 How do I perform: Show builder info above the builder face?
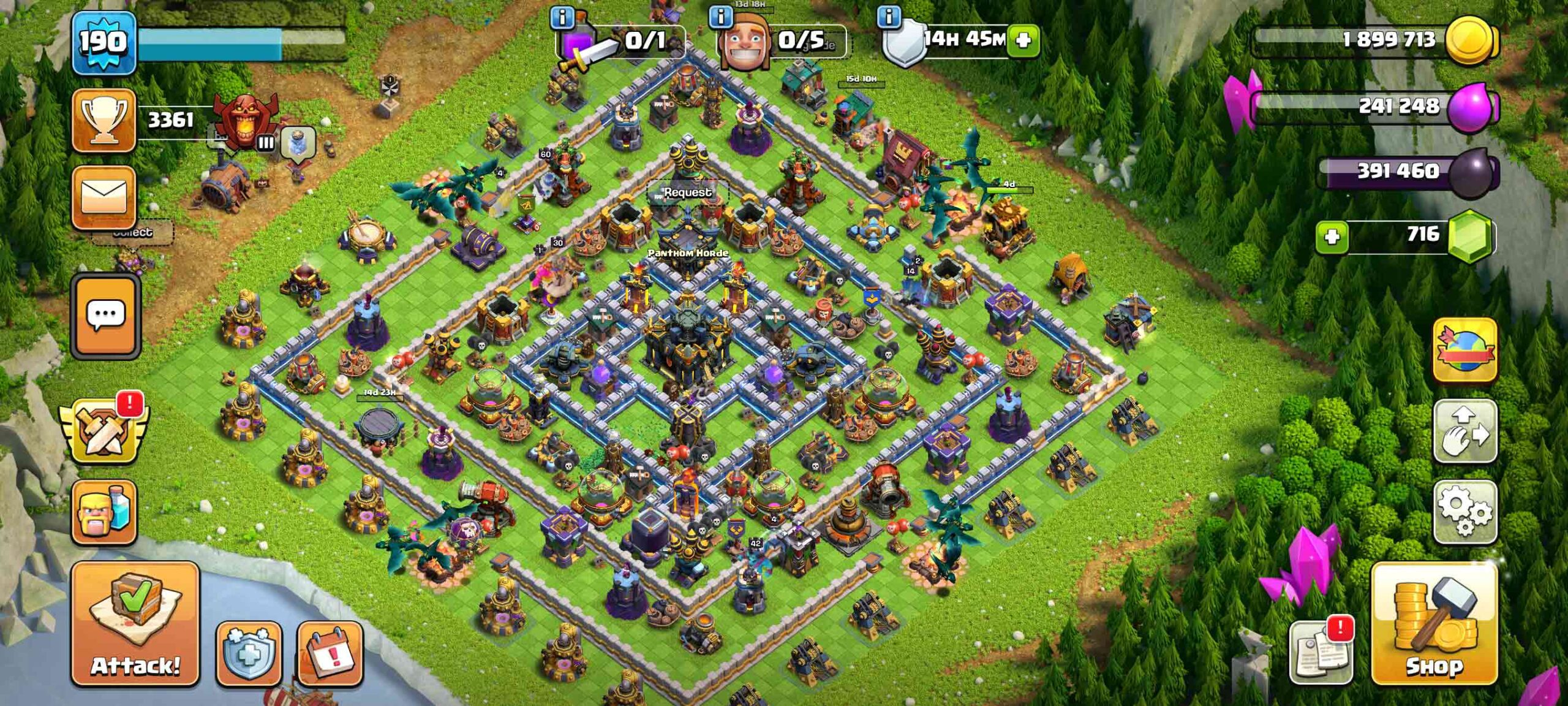pos(721,17)
